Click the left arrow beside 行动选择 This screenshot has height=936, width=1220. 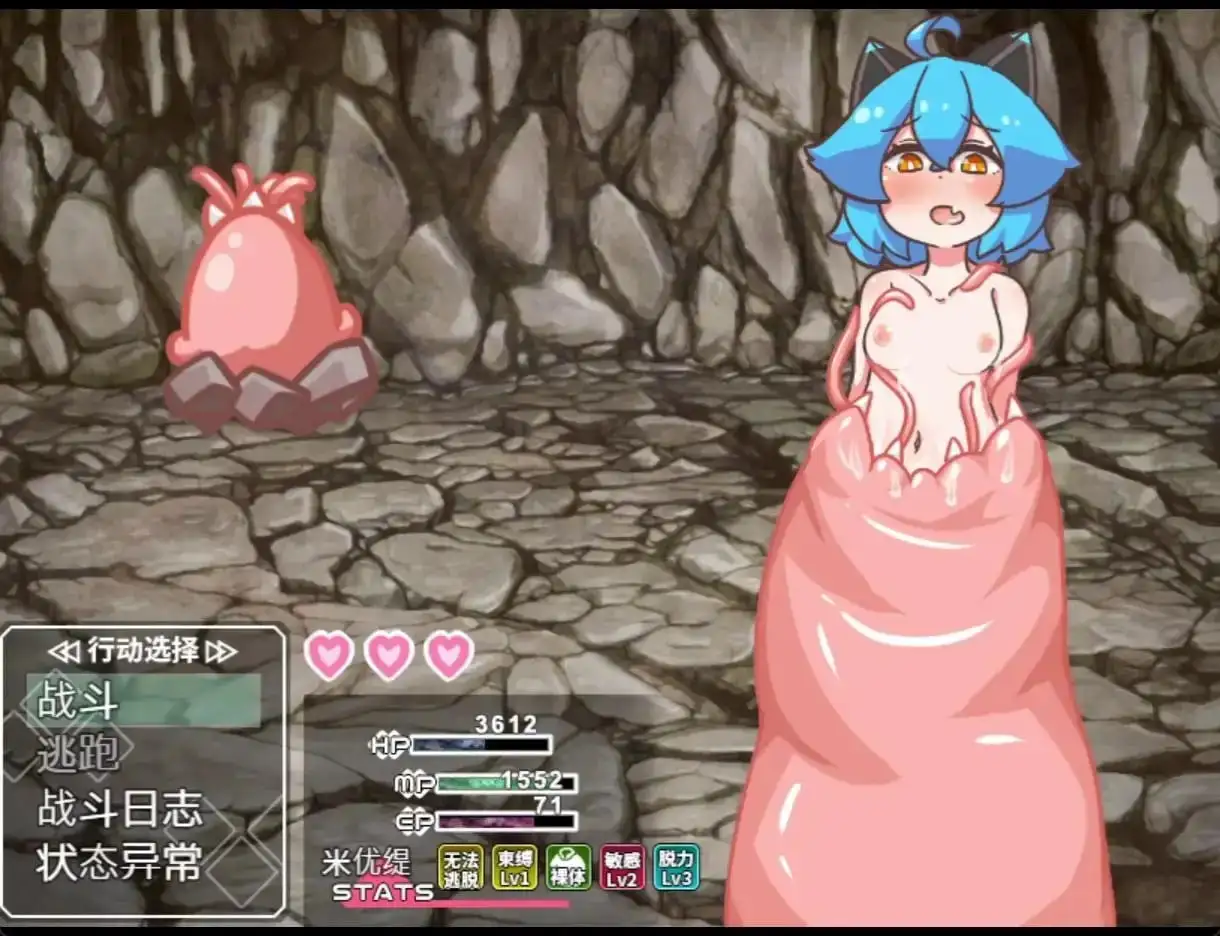(63, 652)
